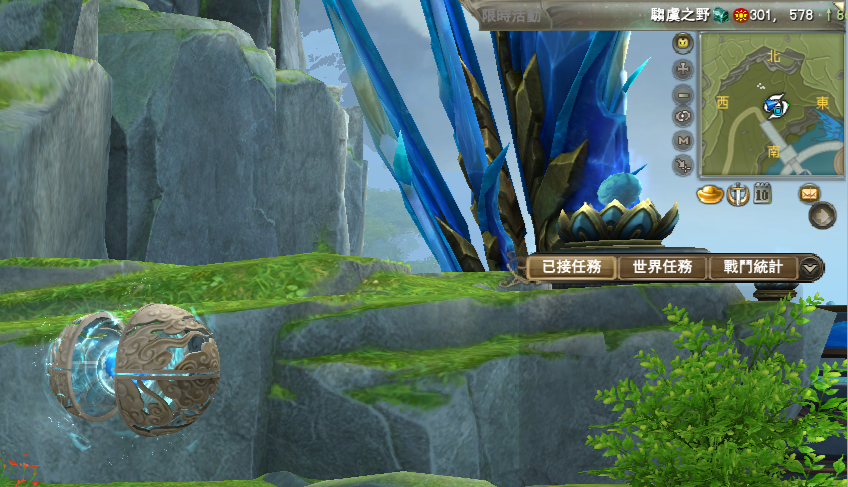Viewport: 848px width, 487px height.
Task: Click the swirl icon button beside the minimap
Action: pos(684,116)
